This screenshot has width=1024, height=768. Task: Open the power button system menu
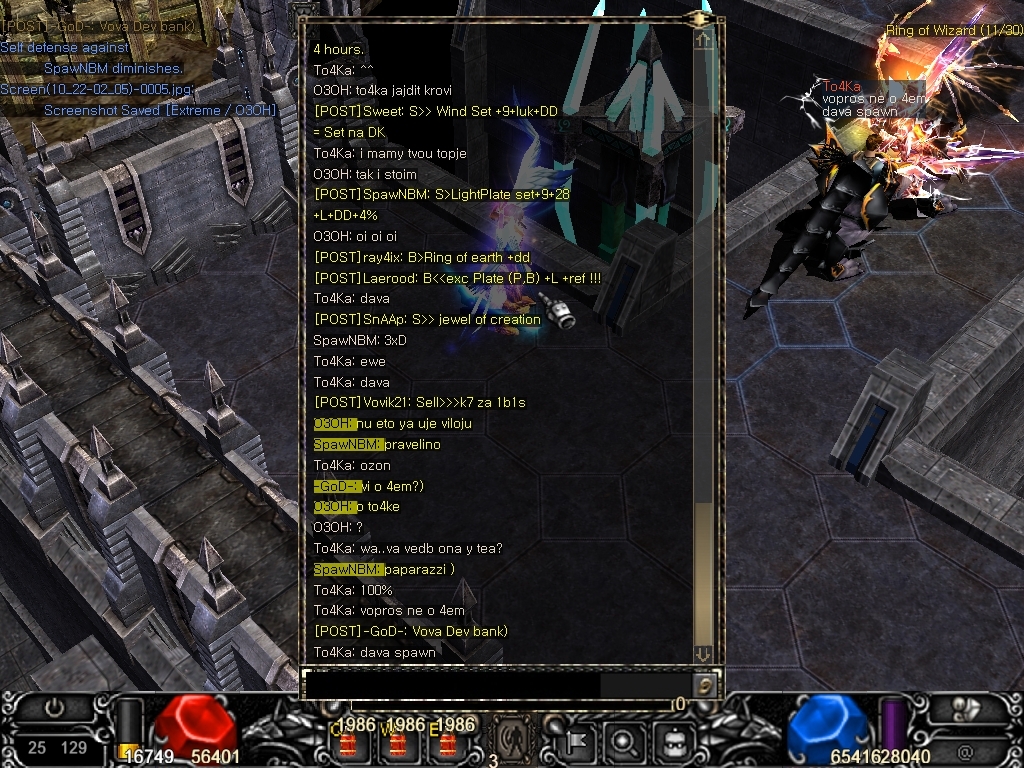click(54, 708)
